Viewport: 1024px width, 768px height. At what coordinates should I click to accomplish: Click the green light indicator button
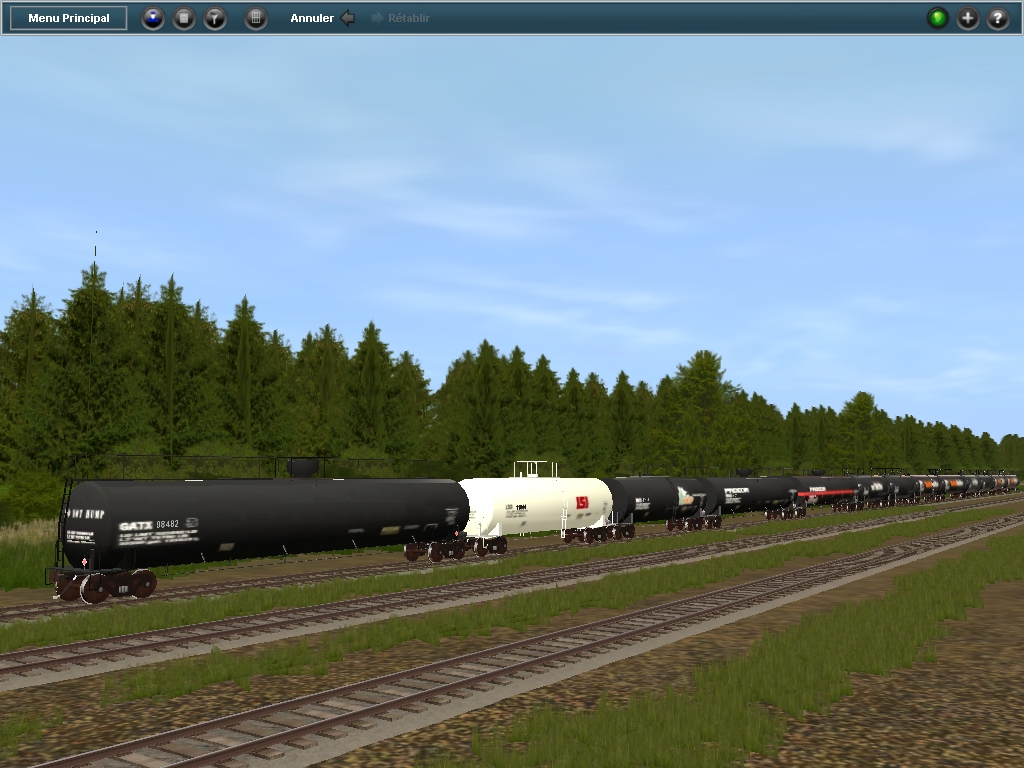point(937,18)
